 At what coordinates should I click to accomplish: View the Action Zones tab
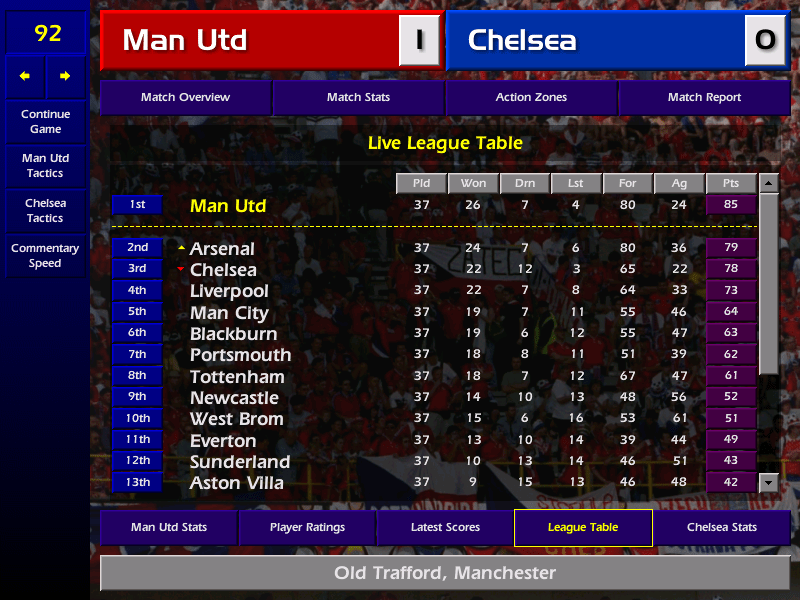point(531,98)
